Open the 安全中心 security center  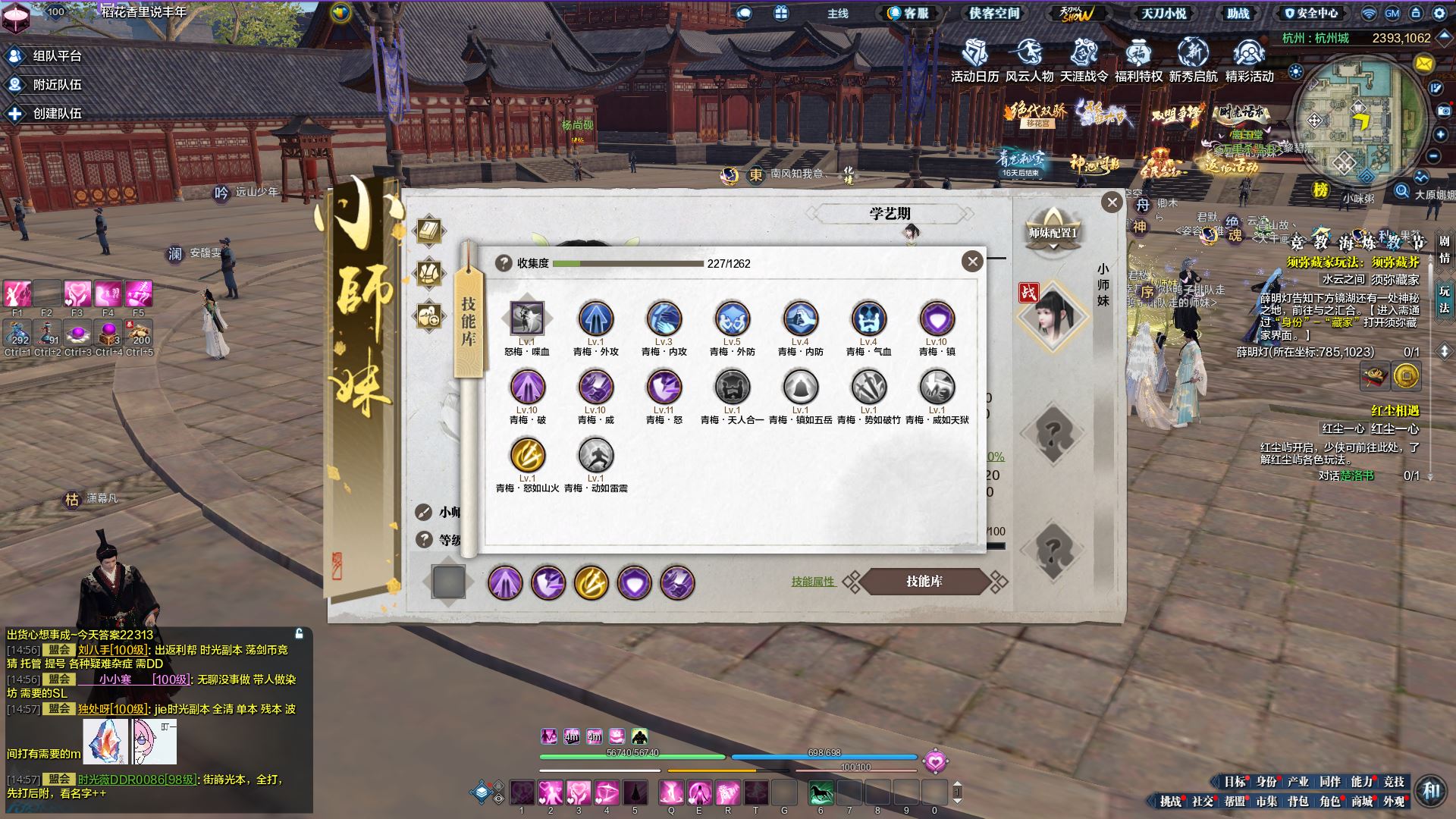tap(1310, 13)
